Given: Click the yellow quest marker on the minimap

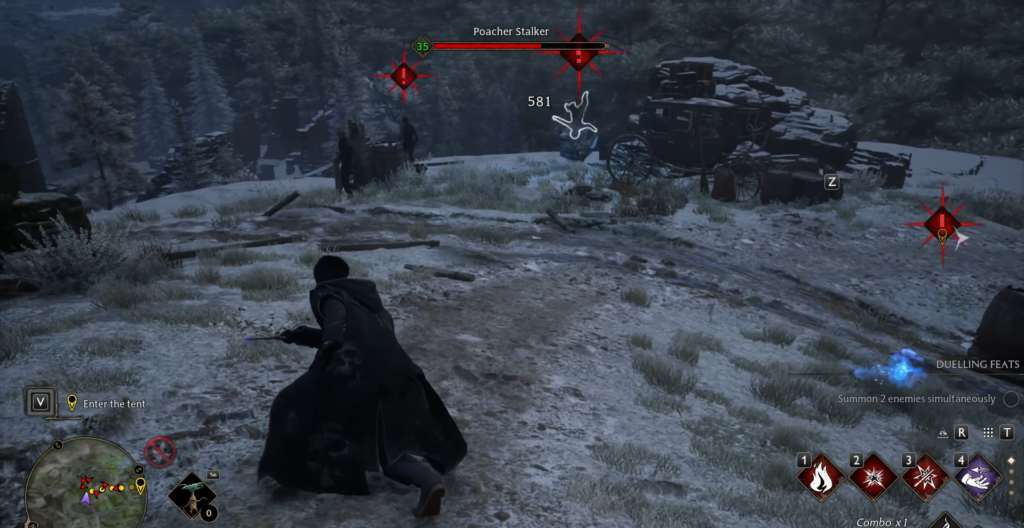Looking at the screenshot, I should tap(139, 486).
